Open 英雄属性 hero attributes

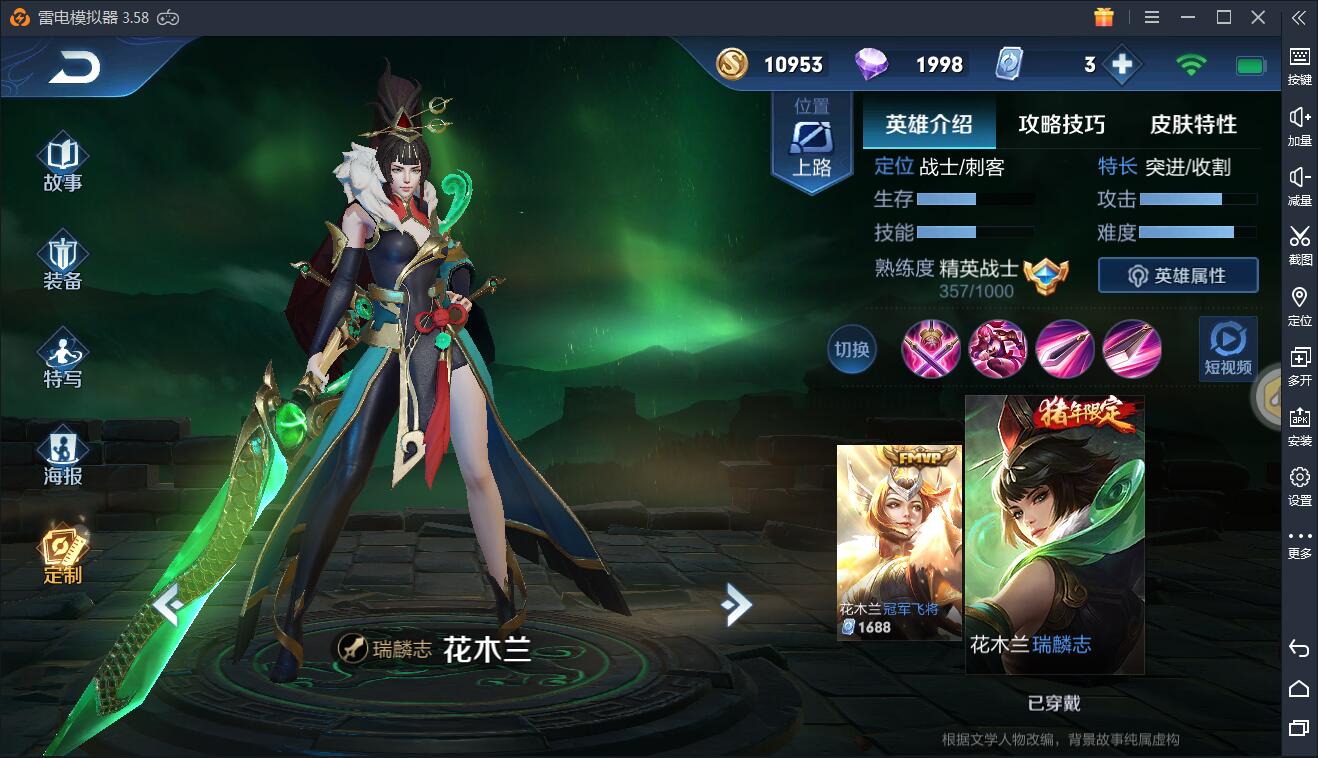1177,275
